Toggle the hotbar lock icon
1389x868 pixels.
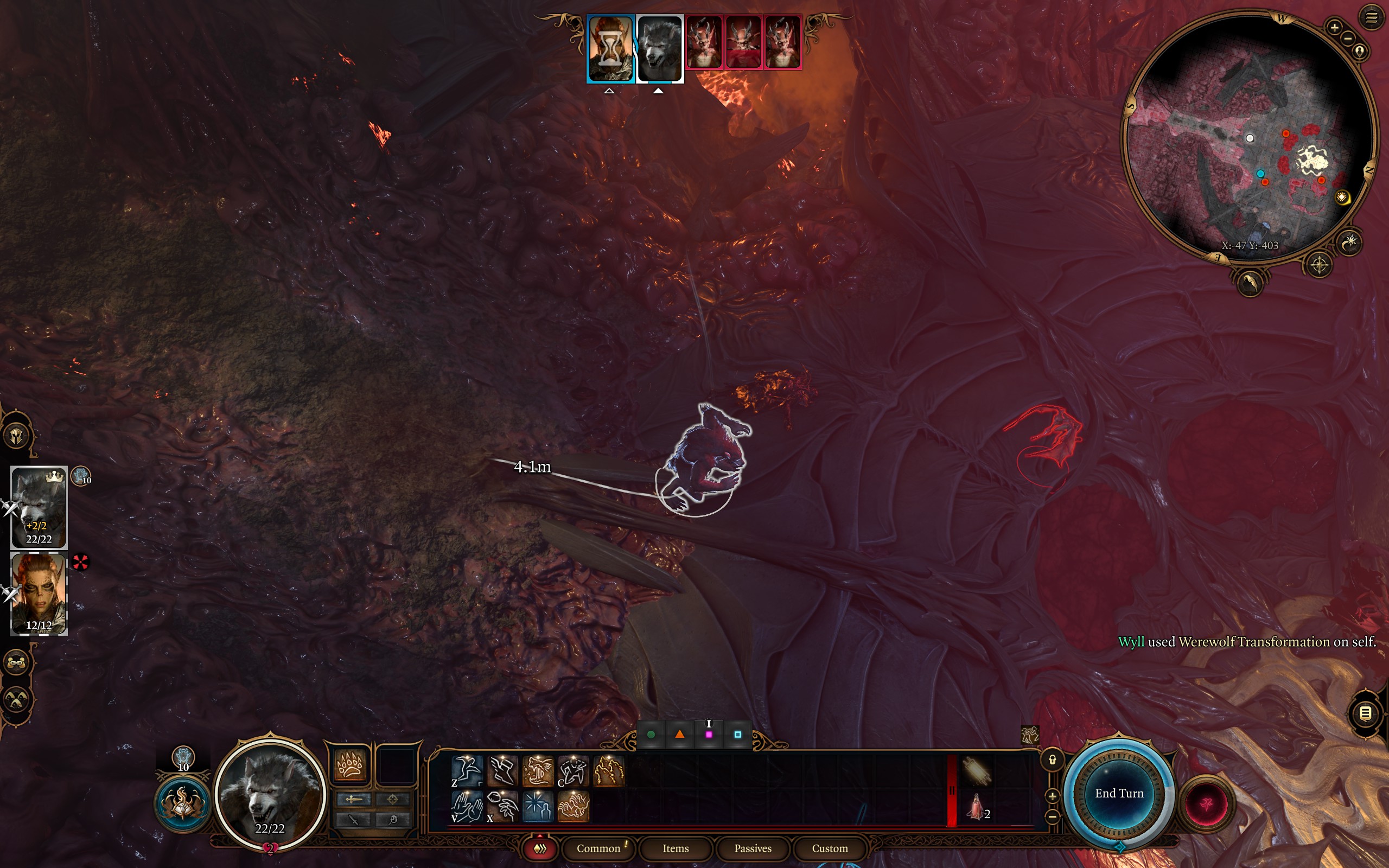tap(1052, 760)
